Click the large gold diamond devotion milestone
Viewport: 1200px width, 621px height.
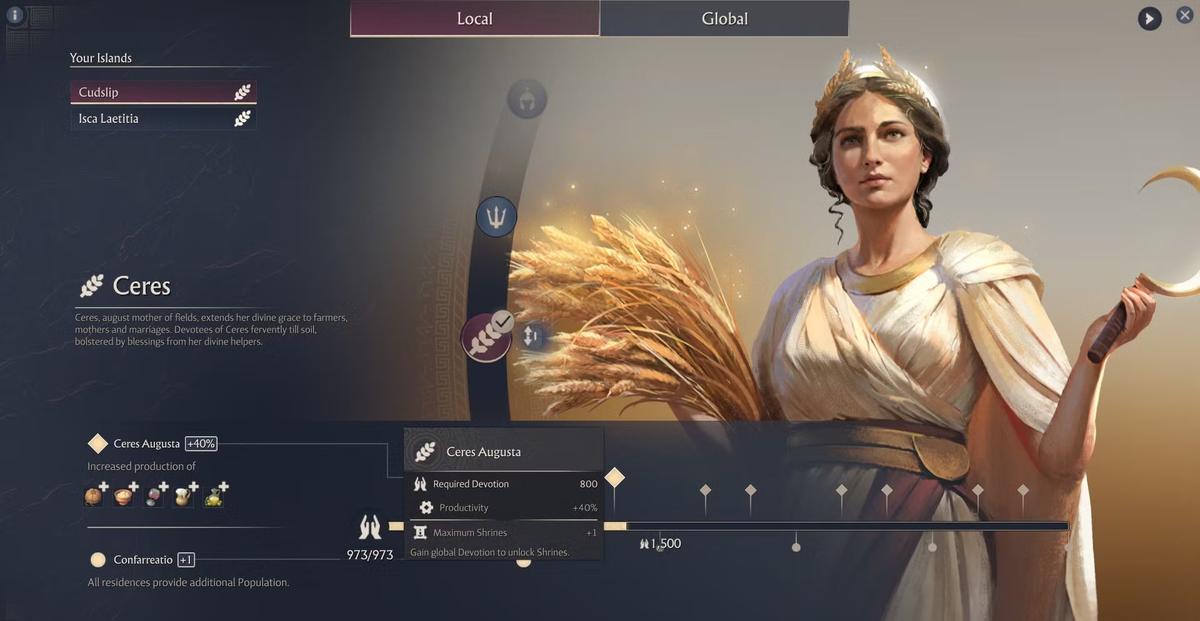615,478
